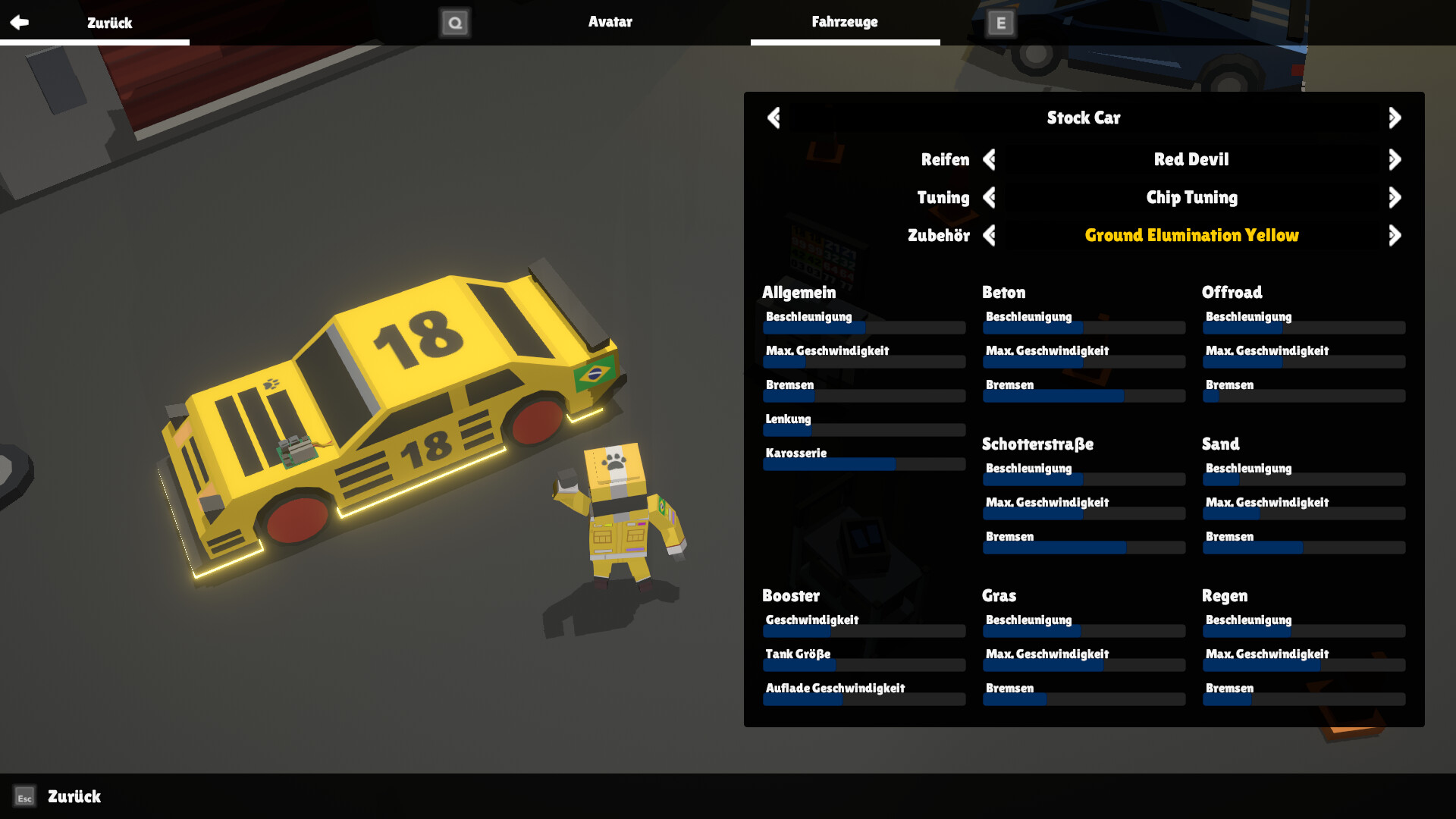
Task: Click the Zurück button top-left
Action: pyautogui.click(x=111, y=22)
